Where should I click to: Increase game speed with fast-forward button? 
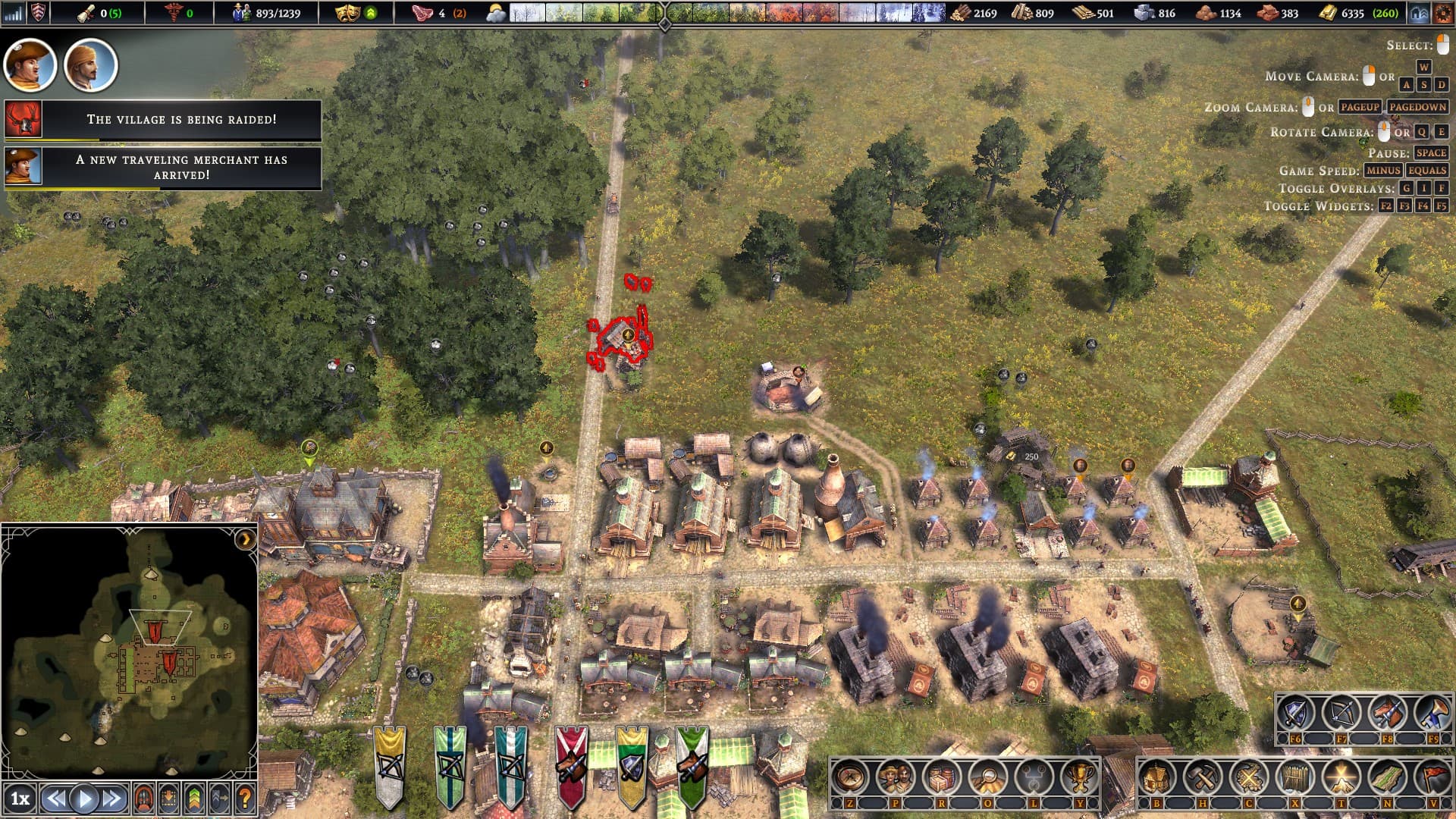pos(112,798)
